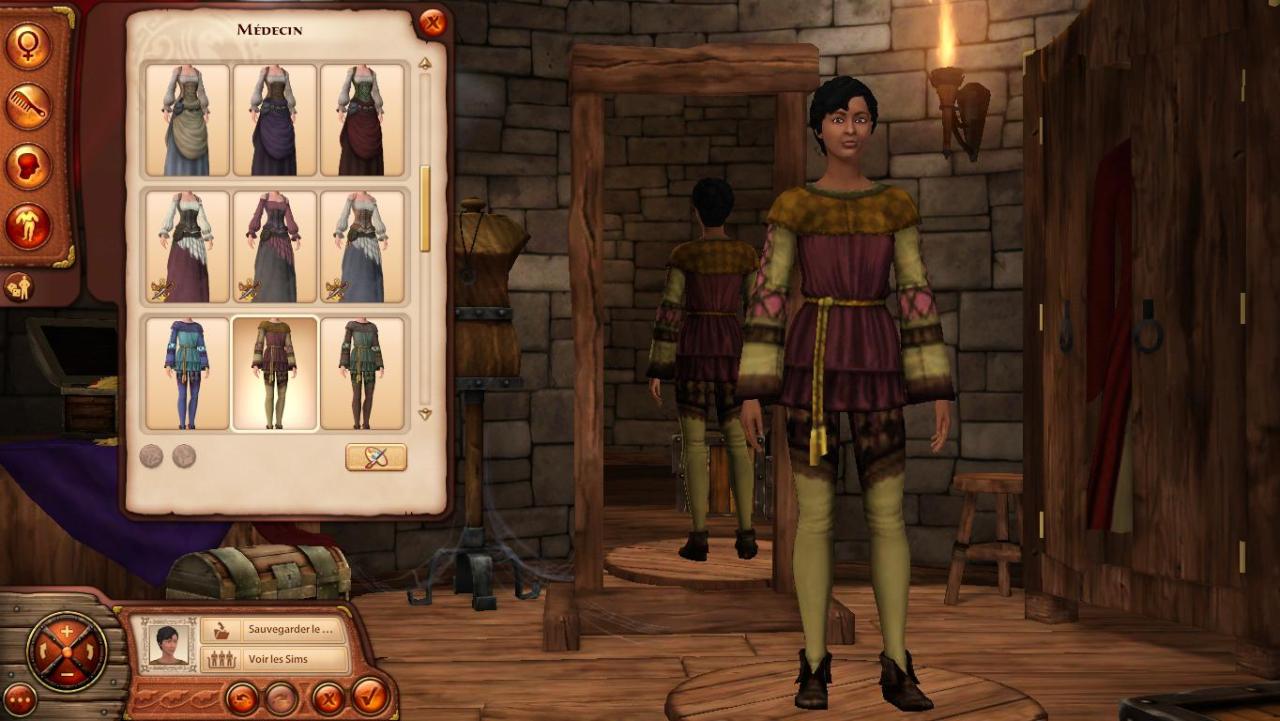Viewport: 1280px width, 721px height.
Task: Cancel changes with the red X button
Action: pos(327,697)
